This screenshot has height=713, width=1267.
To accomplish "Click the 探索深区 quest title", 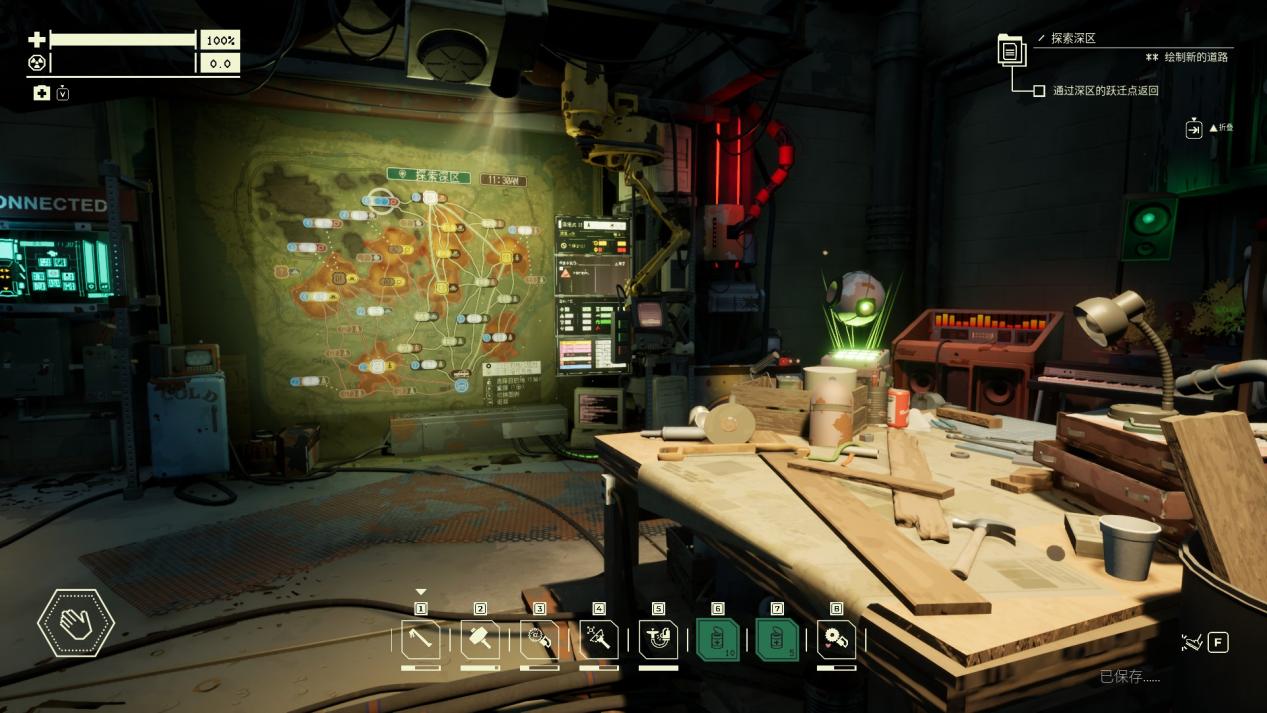I will [x=1073, y=38].
